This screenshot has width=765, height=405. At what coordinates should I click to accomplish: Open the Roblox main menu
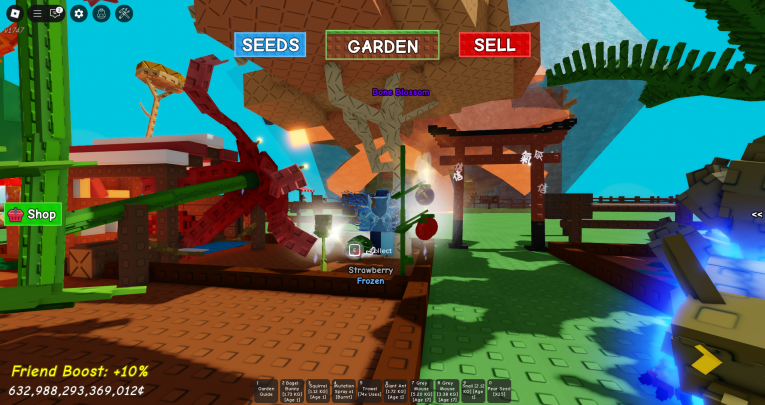click(x=14, y=13)
